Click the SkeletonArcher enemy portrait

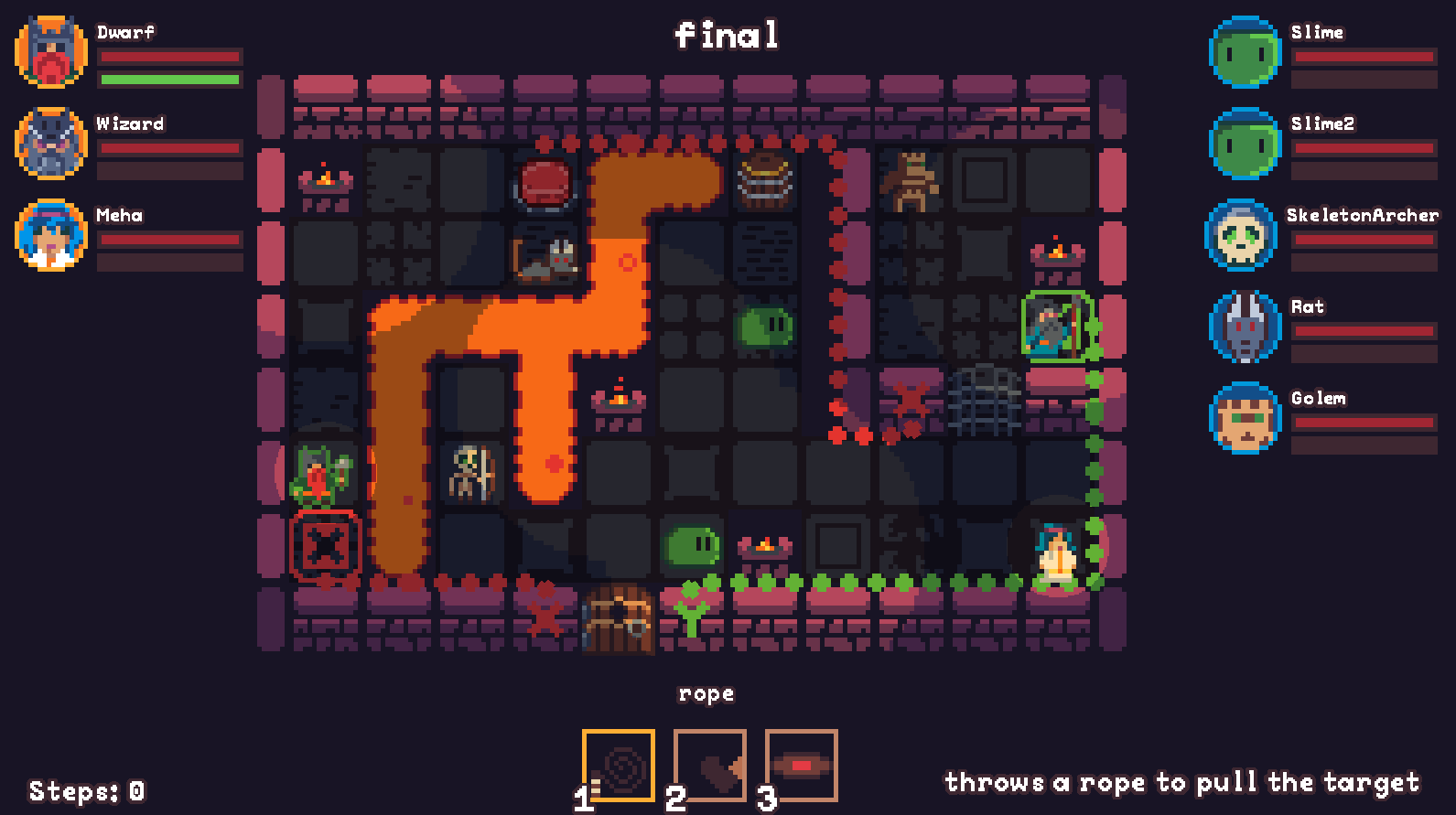point(1245,235)
